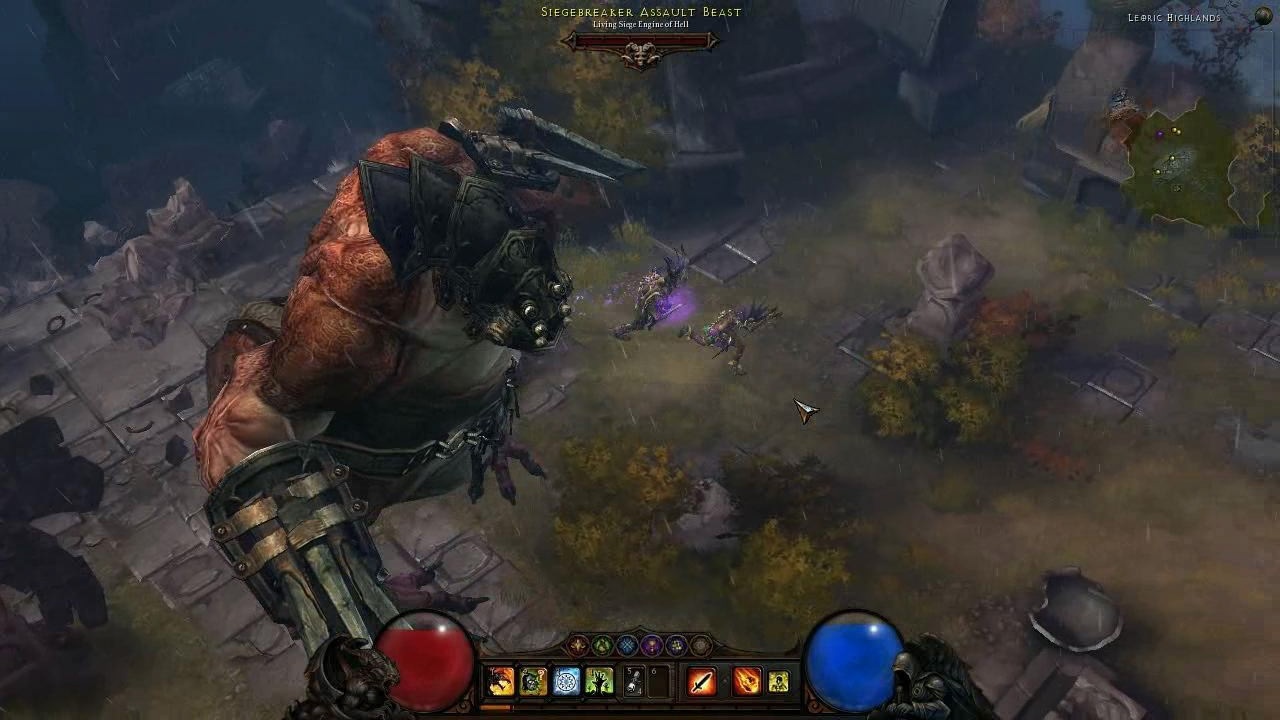This screenshot has height=720, width=1280.
Task: Cast the green hand skill in slot 4
Action: pos(597,680)
